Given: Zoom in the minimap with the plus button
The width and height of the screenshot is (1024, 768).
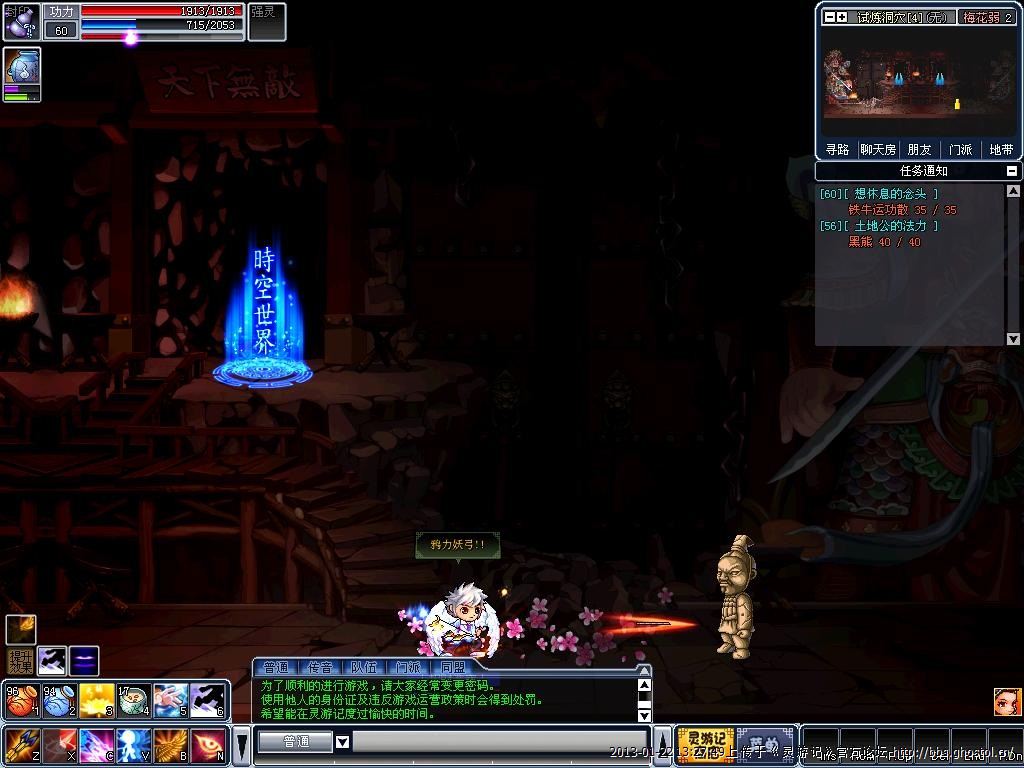Looking at the screenshot, I should click(842, 17).
